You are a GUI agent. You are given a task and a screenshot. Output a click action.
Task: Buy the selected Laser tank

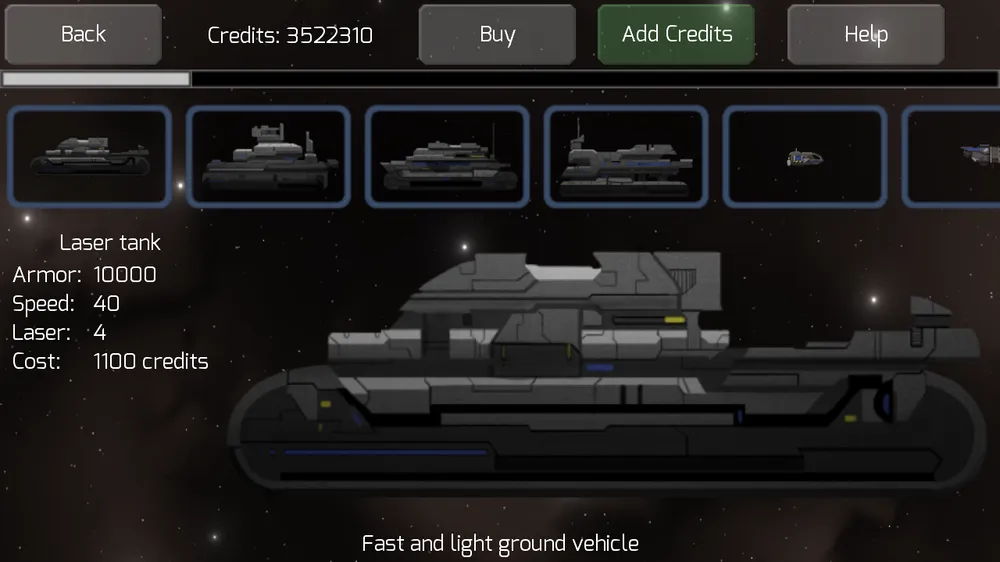coord(497,34)
